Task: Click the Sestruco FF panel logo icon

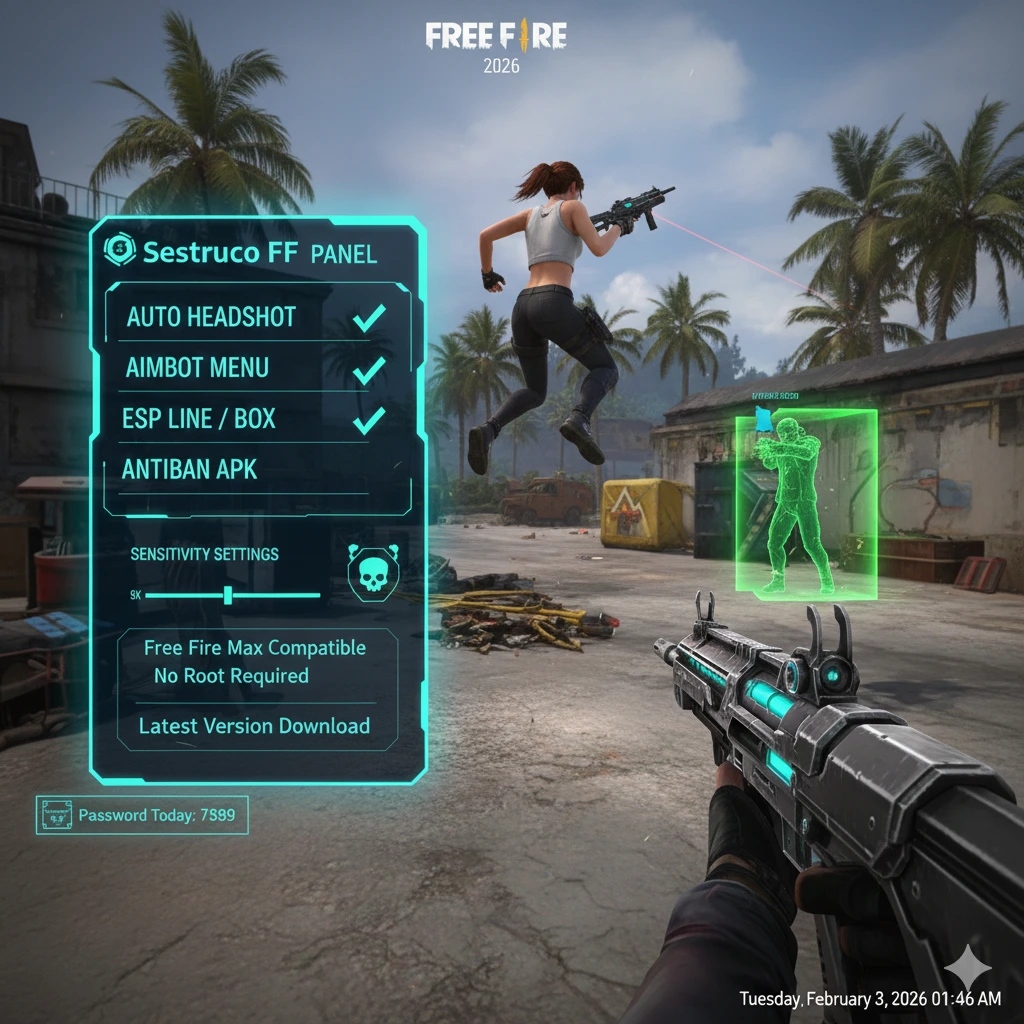Action: [120, 252]
